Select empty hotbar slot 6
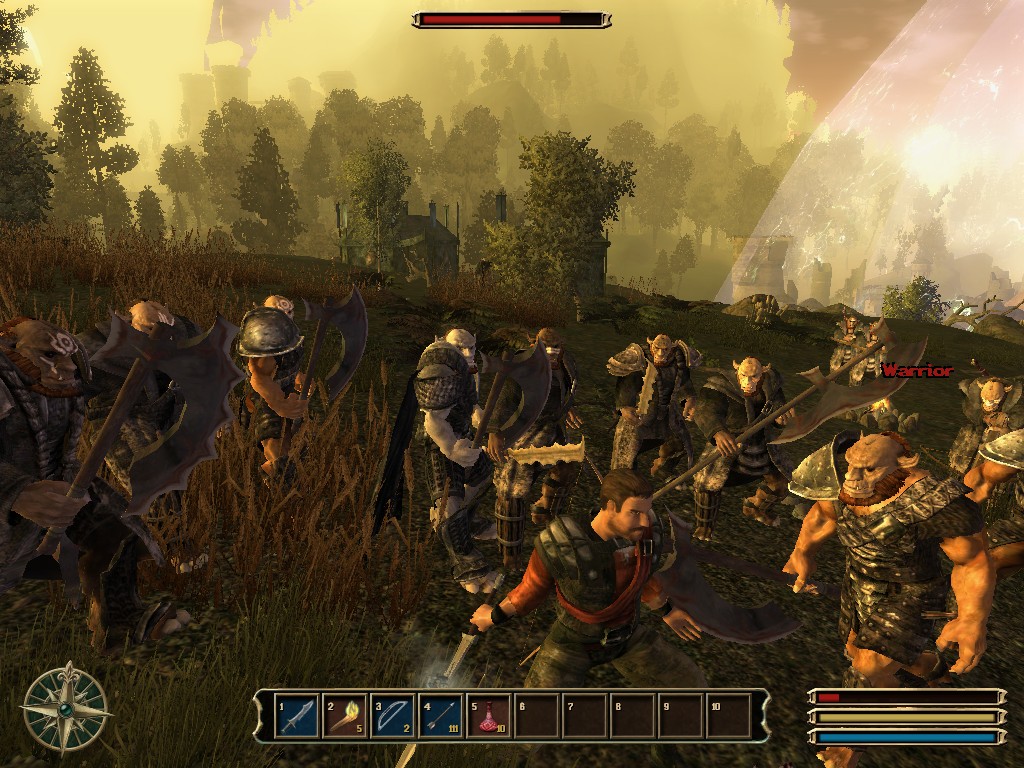 pos(537,716)
